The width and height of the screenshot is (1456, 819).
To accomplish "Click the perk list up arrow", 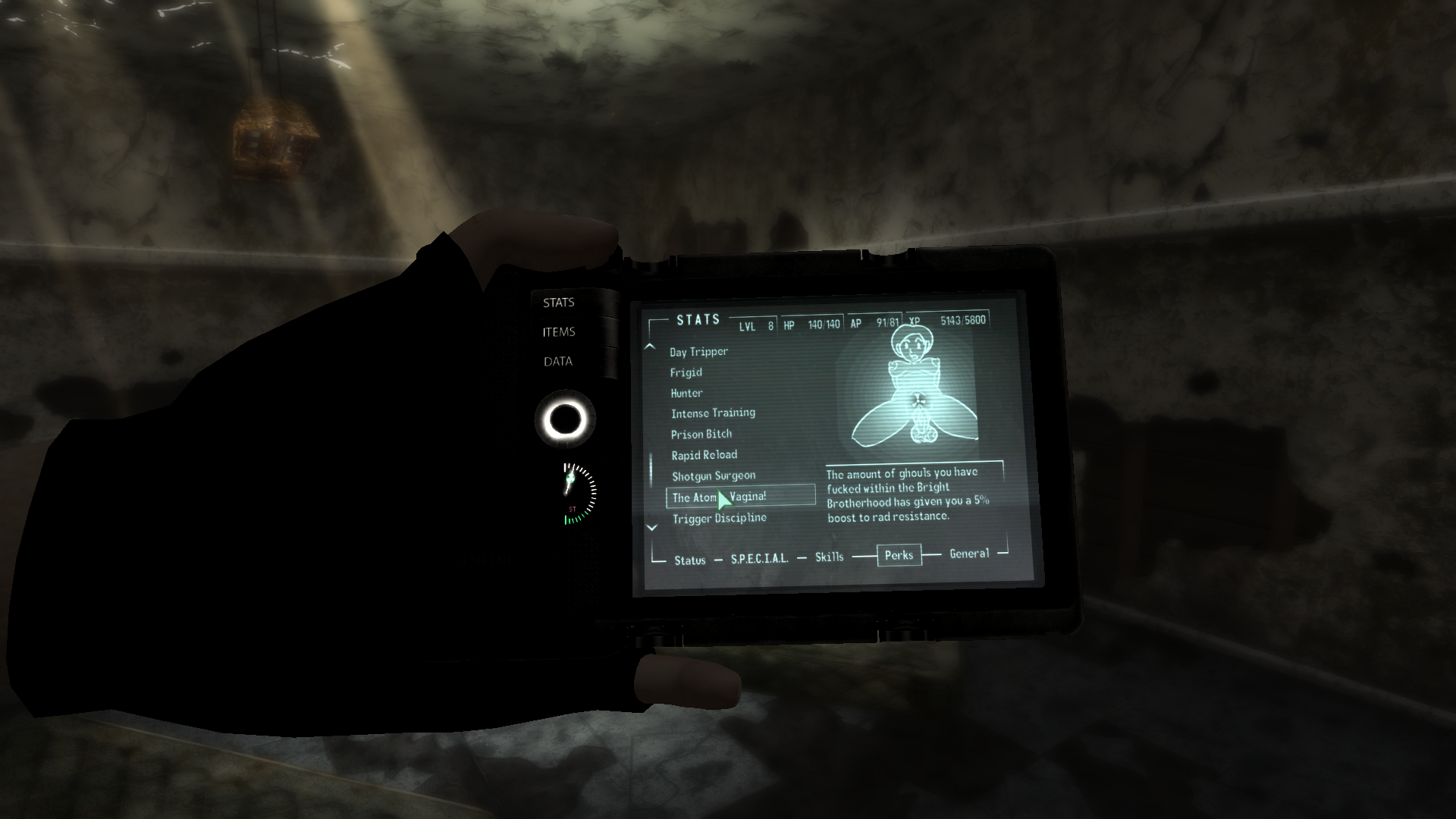I will (649, 347).
